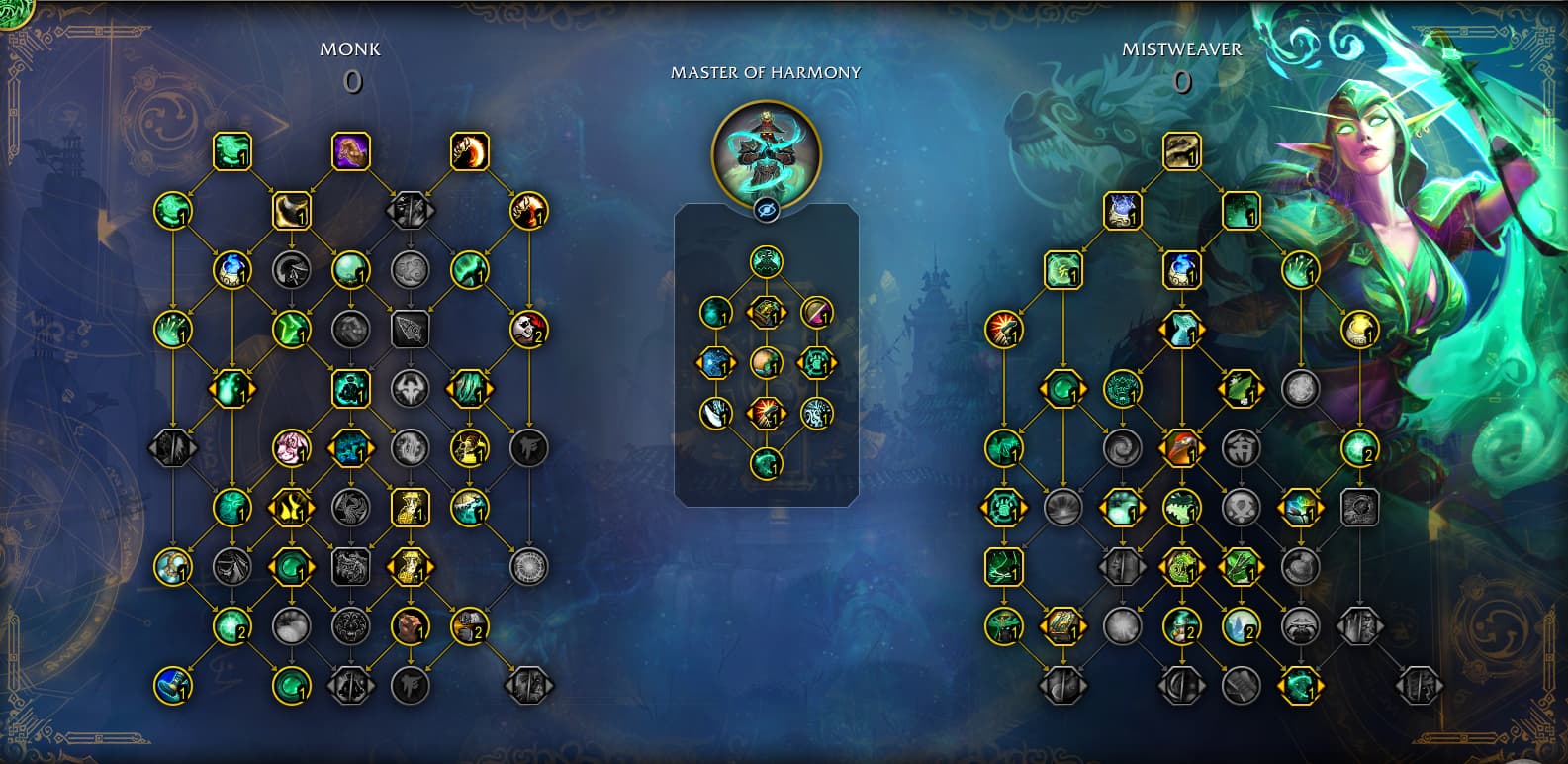Toggle the crossed-out eye visibility button
The width and height of the screenshot is (1568, 764).
766,210
